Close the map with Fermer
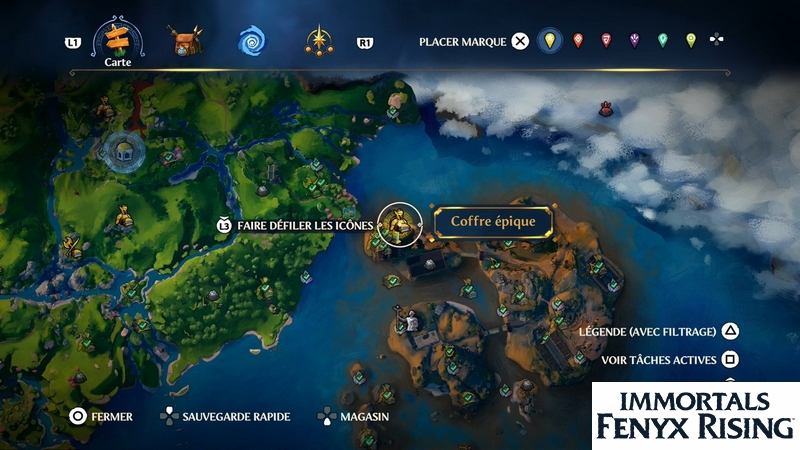Image resolution: width=800 pixels, height=450 pixels. click(103, 415)
